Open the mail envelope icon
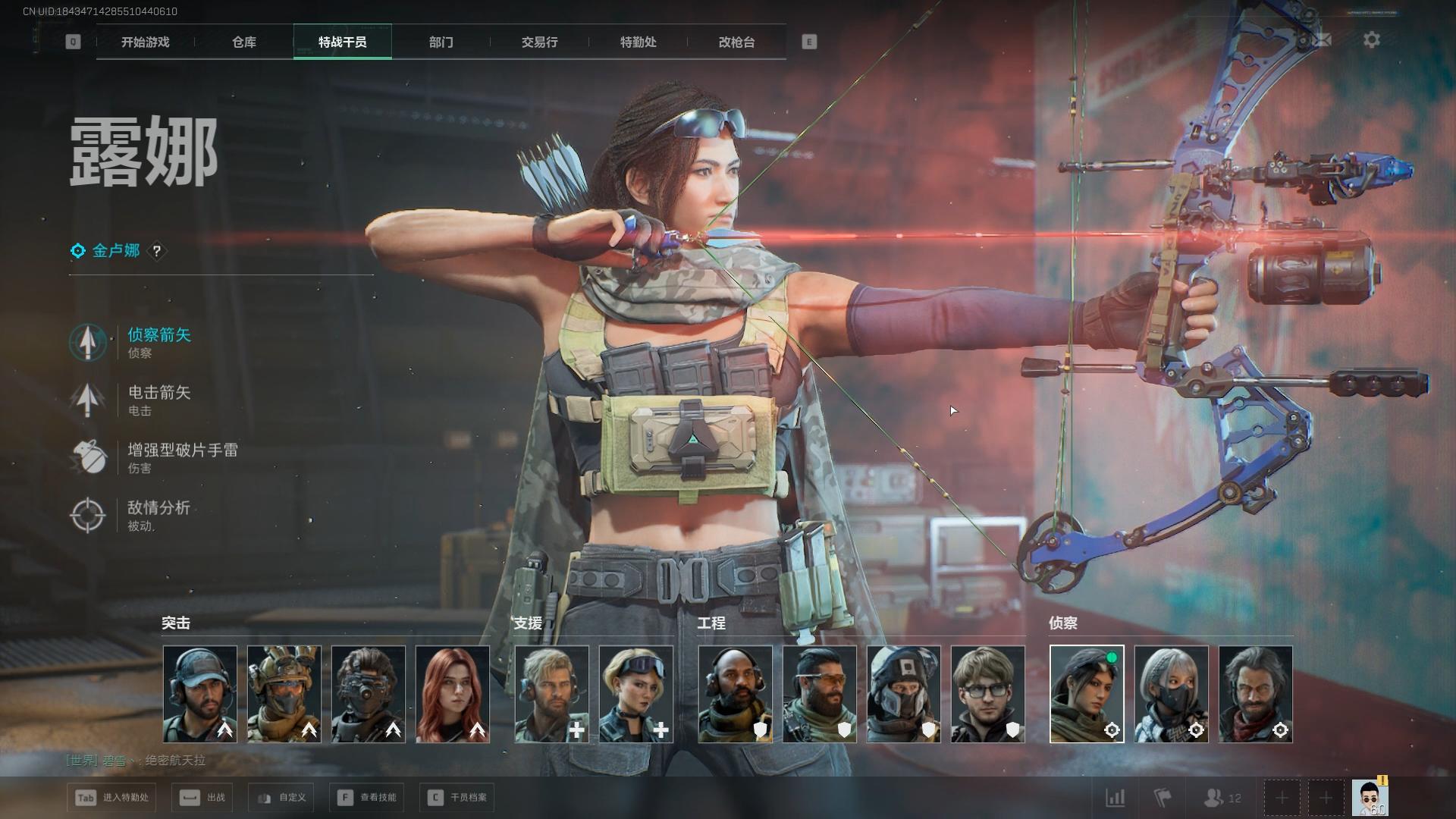The height and width of the screenshot is (819, 1456). (1322, 40)
